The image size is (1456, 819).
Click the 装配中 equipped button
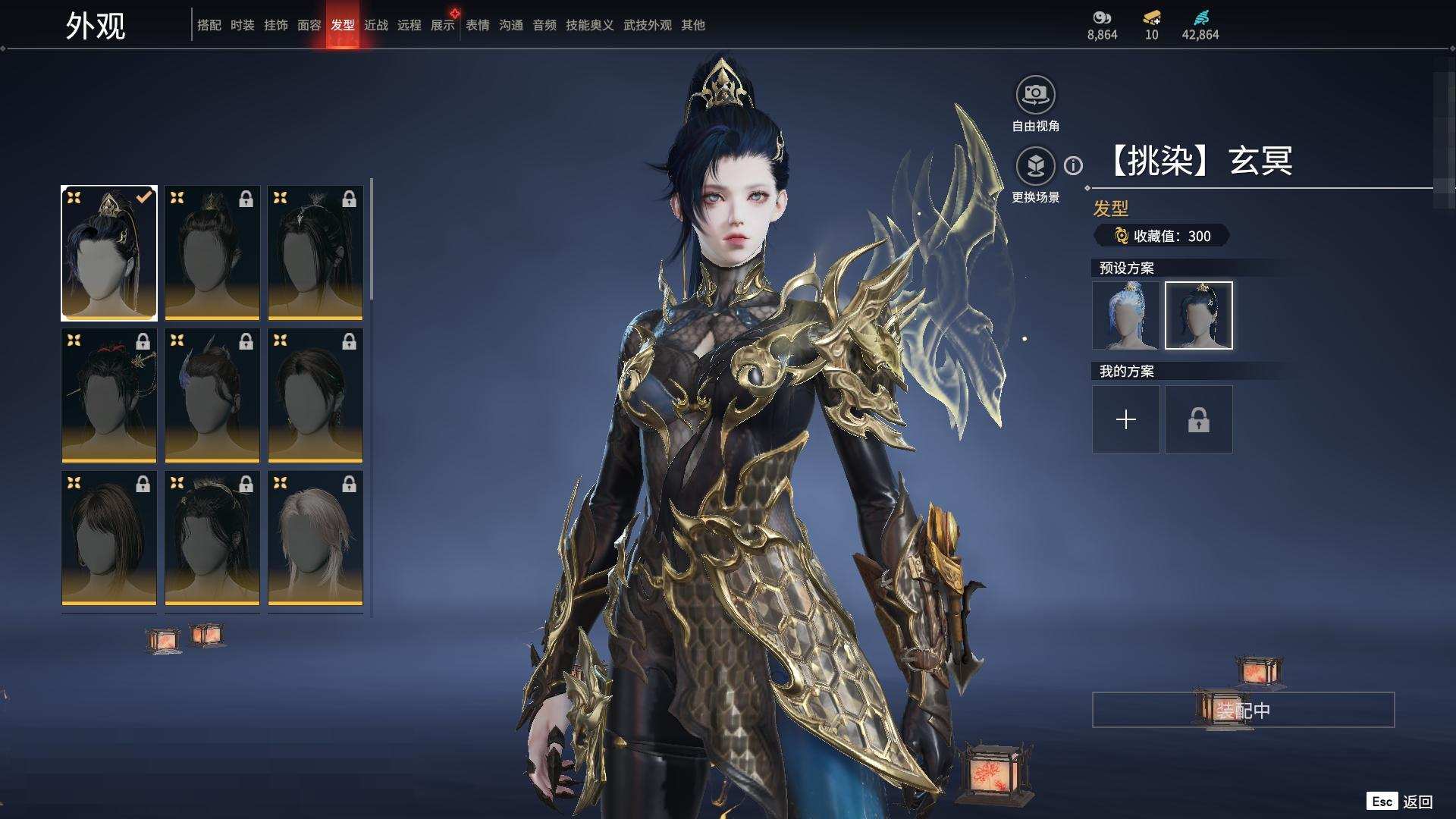point(1243,710)
